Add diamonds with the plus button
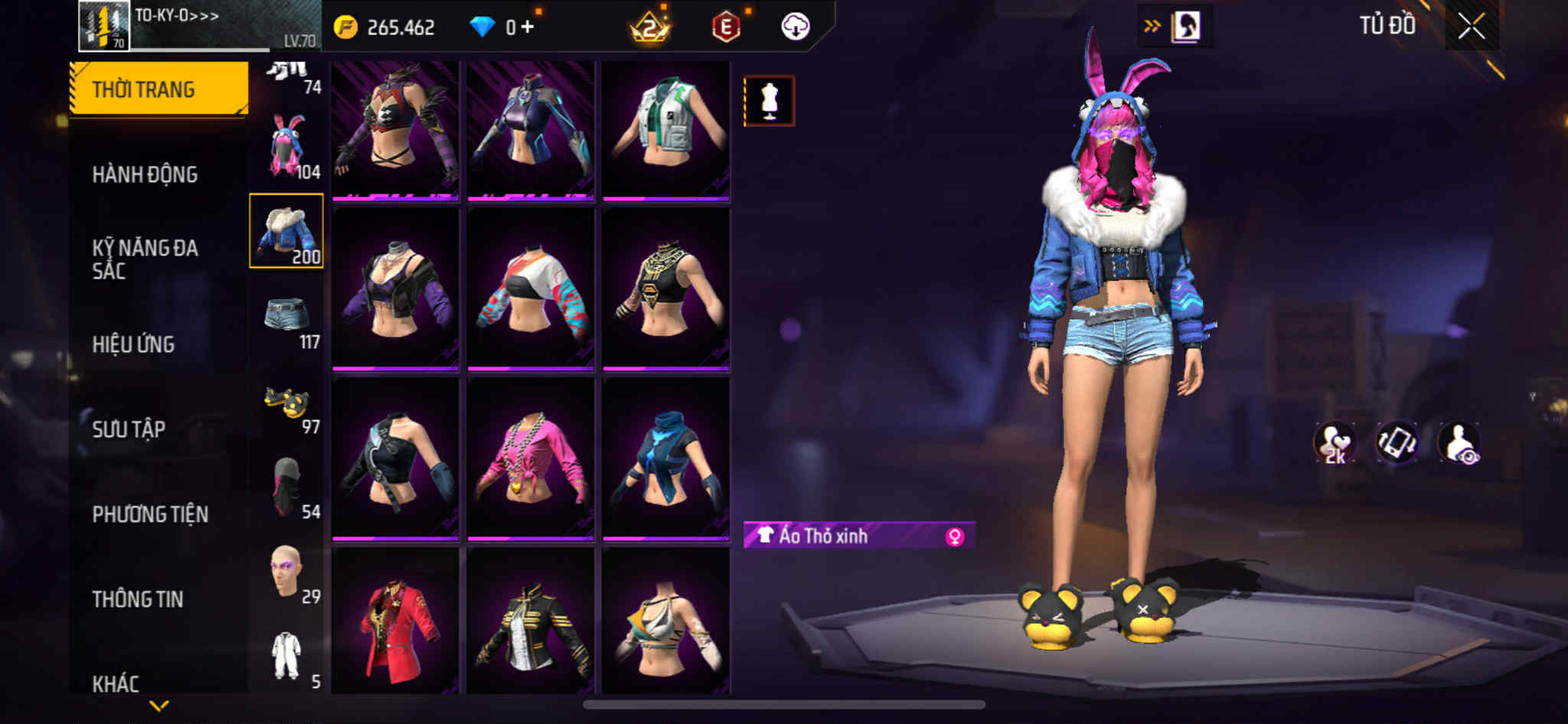Viewport: 1568px width, 724px height. pos(527,27)
